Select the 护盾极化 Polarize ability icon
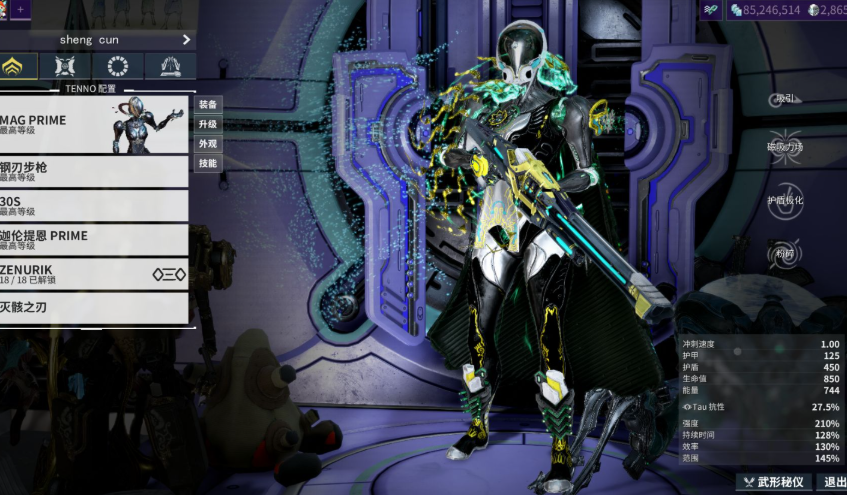The width and height of the screenshot is (847, 495). [786, 198]
